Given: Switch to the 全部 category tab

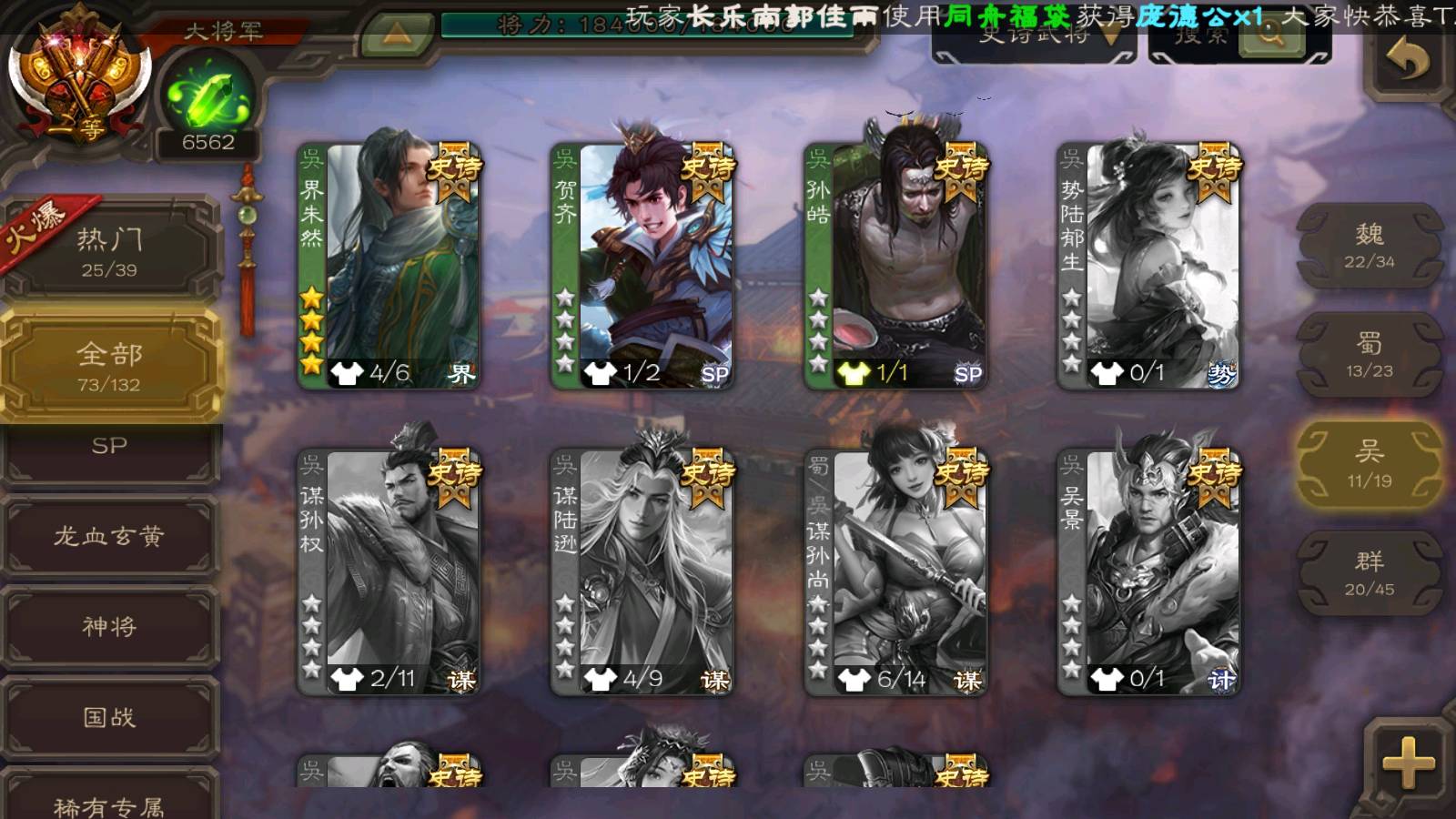Looking at the screenshot, I should [109, 366].
